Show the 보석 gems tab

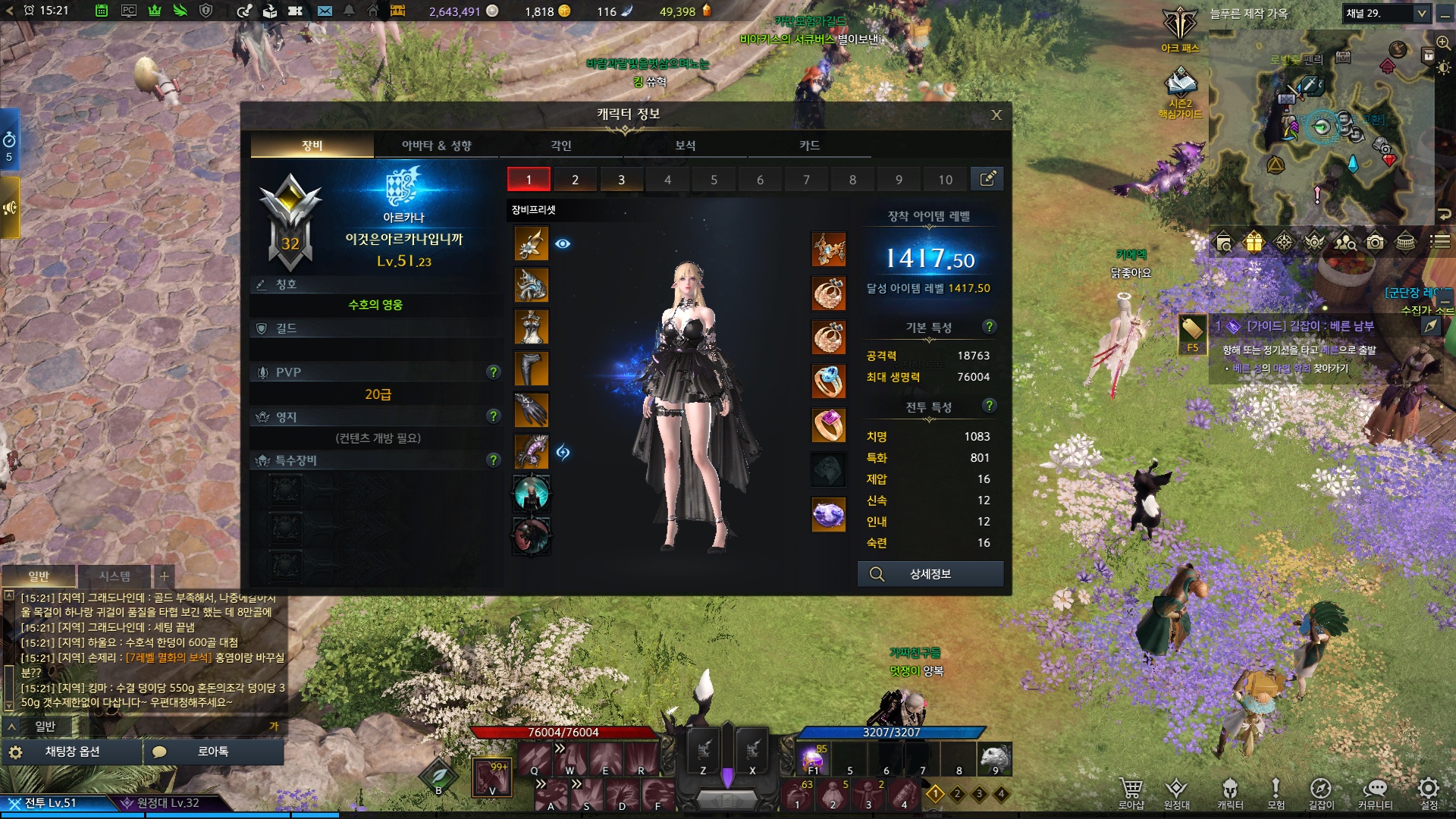point(686,146)
